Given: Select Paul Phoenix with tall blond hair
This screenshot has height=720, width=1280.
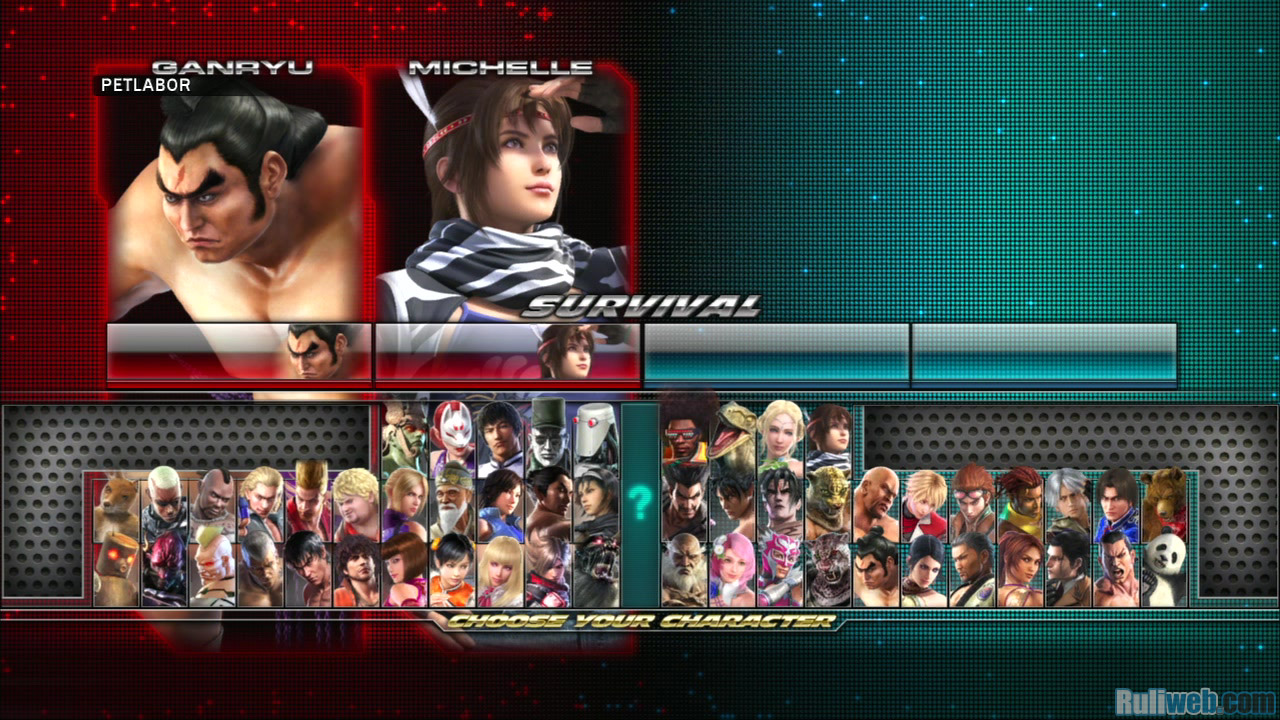Looking at the screenshot, I should tap(309, 500).
